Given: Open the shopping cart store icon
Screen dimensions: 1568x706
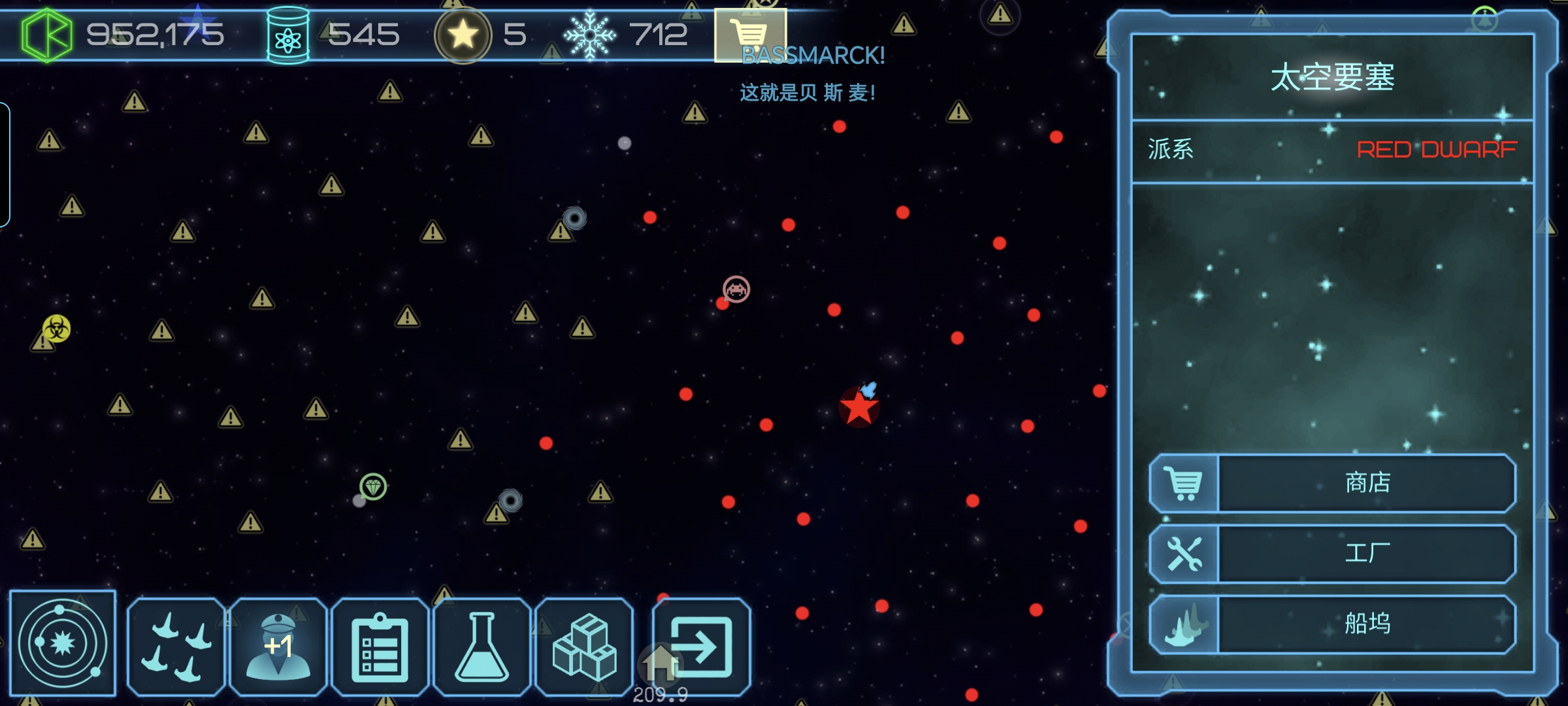Looking at the screenshot, I should click(749, 31).
